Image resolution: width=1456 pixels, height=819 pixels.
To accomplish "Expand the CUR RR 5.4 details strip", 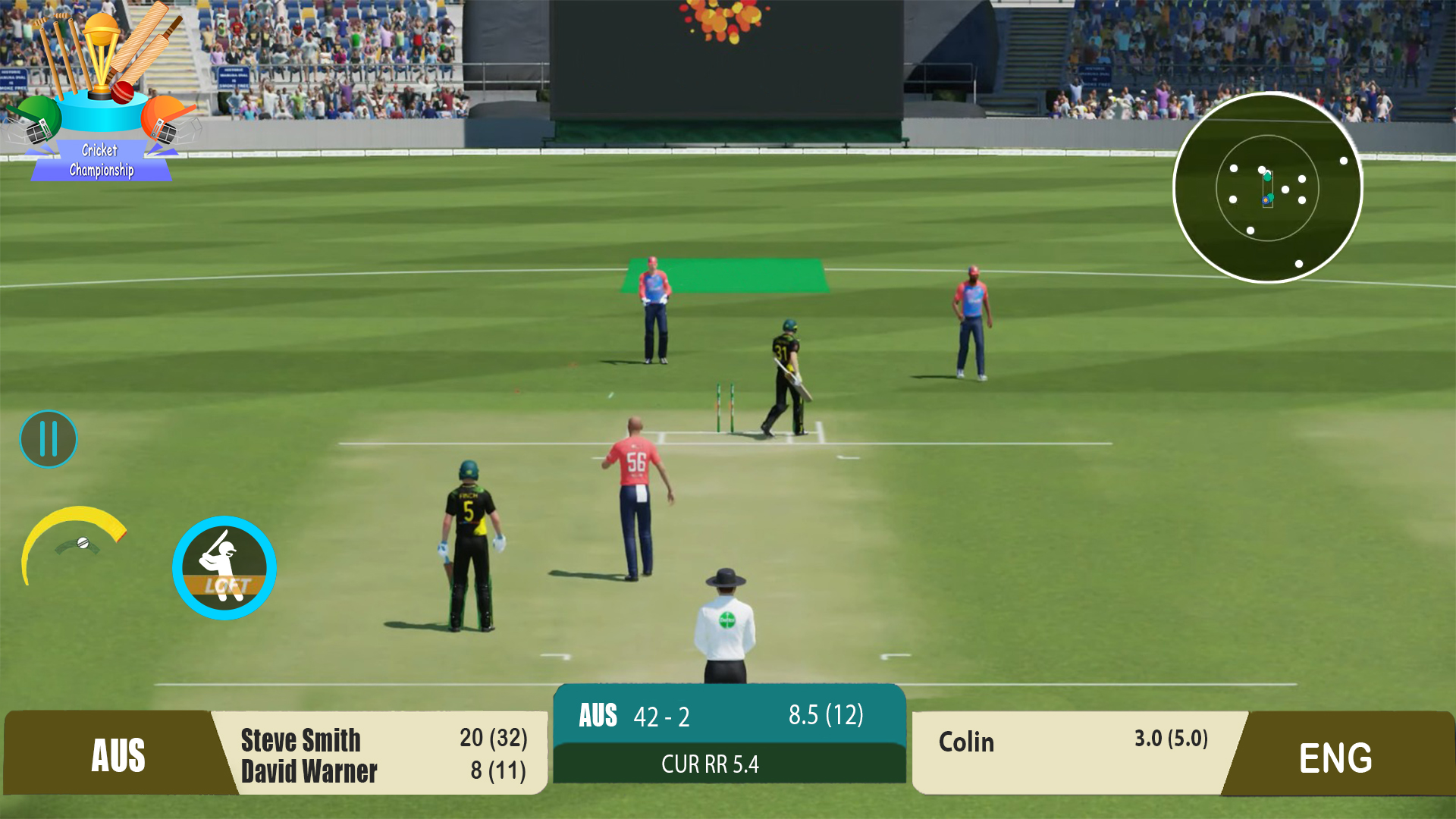I will click(730, 764).
